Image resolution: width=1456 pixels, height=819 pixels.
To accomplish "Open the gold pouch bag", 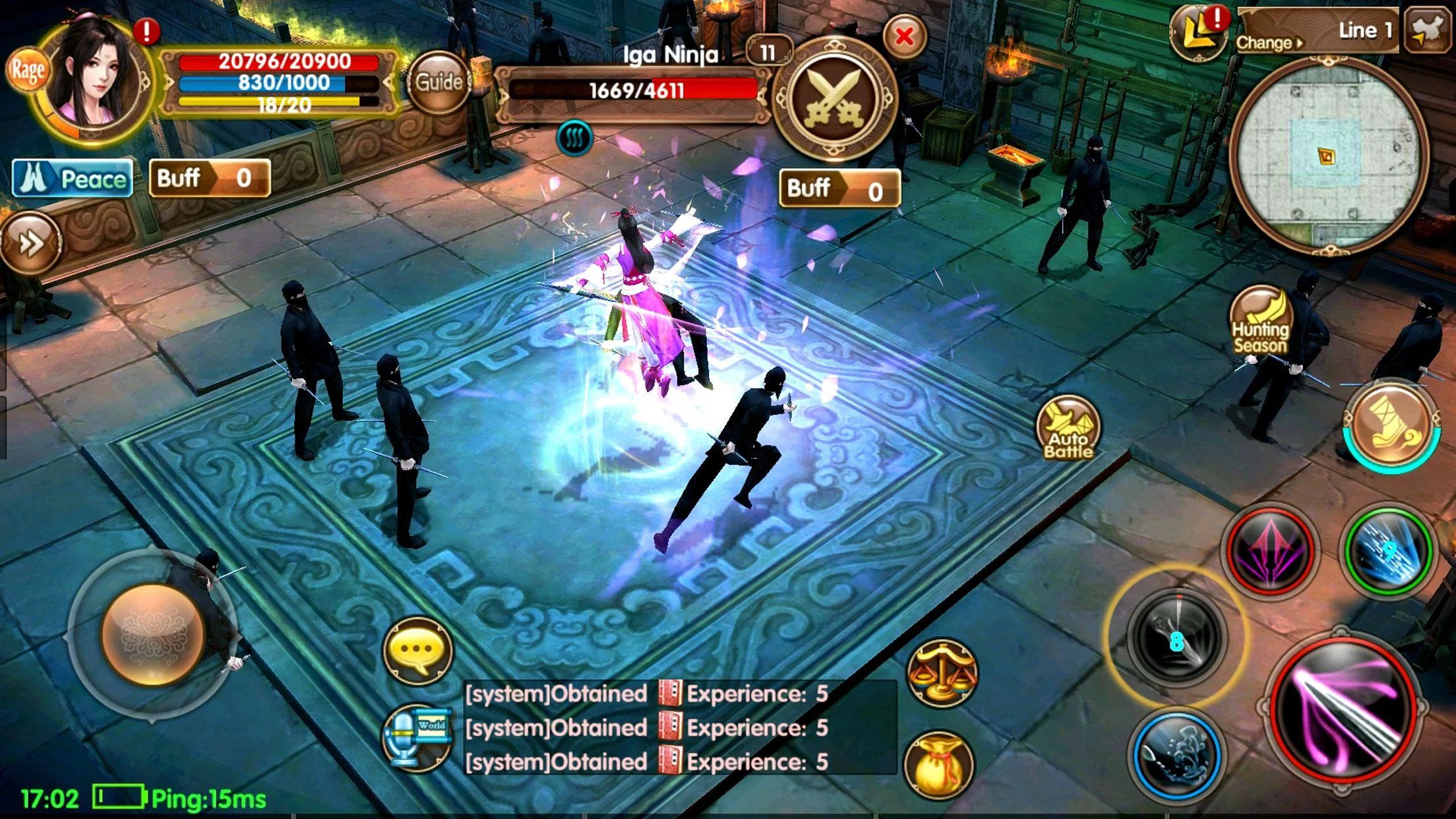I will (939, 765).
